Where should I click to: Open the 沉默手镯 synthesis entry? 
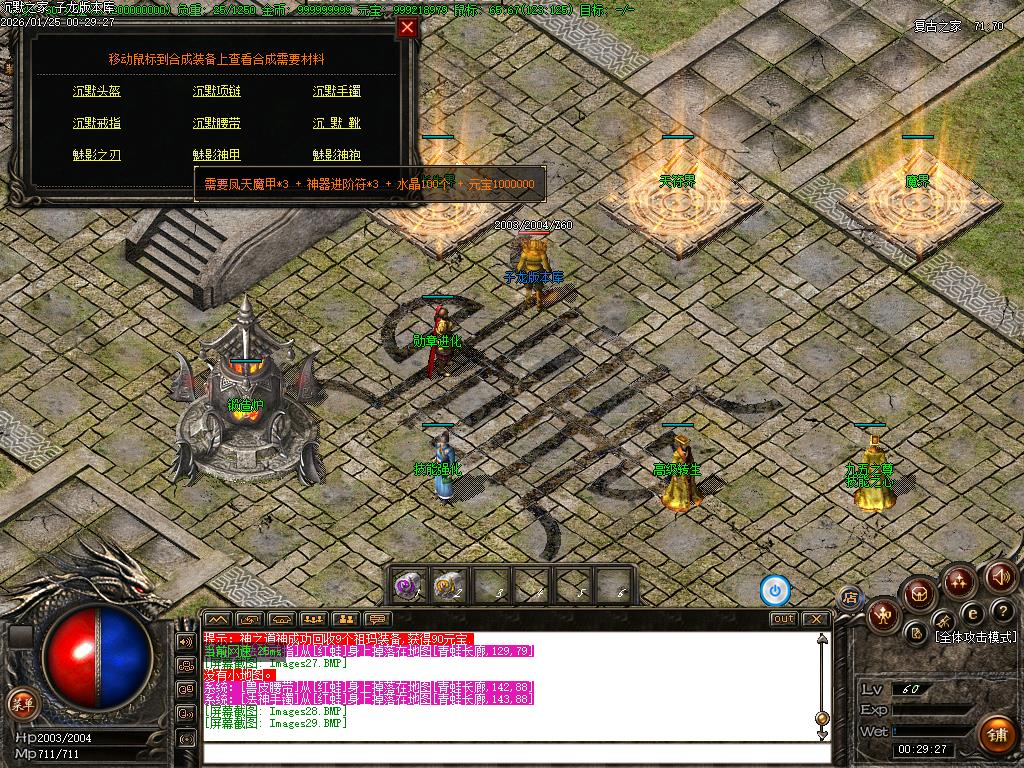coord(337,91)
